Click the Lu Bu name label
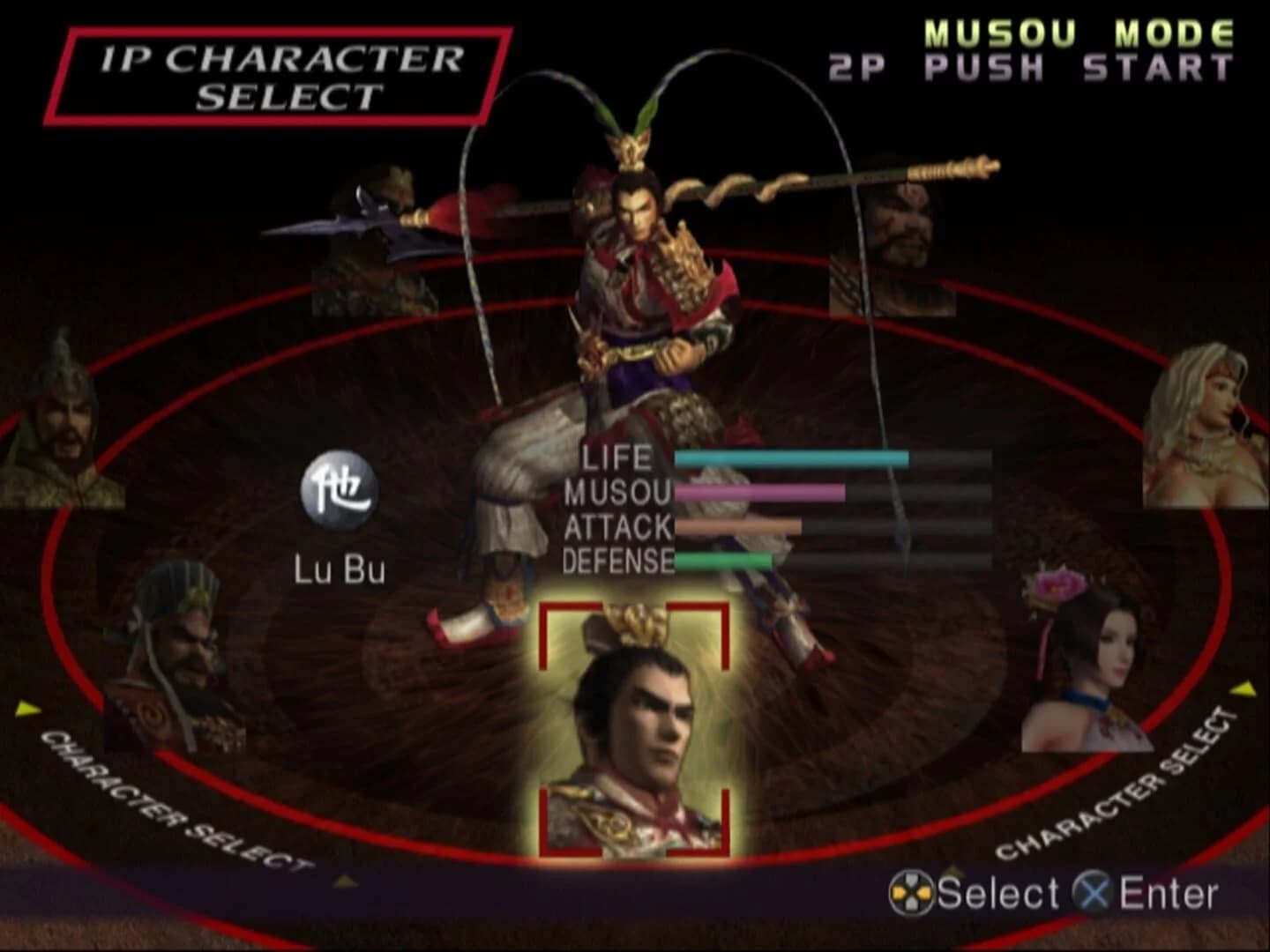The image size is (1270, 952). (340, 569)
